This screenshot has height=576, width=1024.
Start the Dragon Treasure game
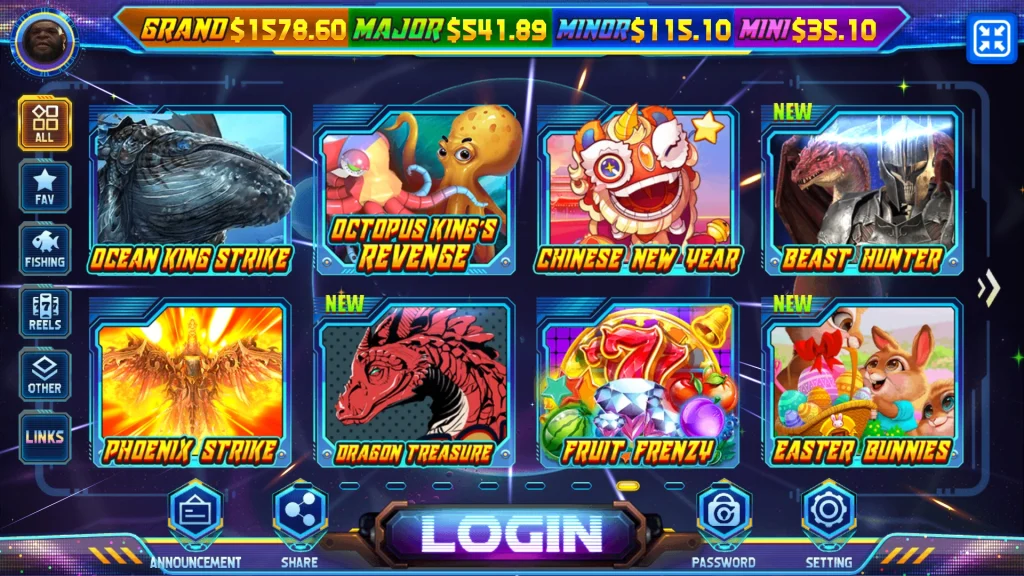(x=414, y=385)
